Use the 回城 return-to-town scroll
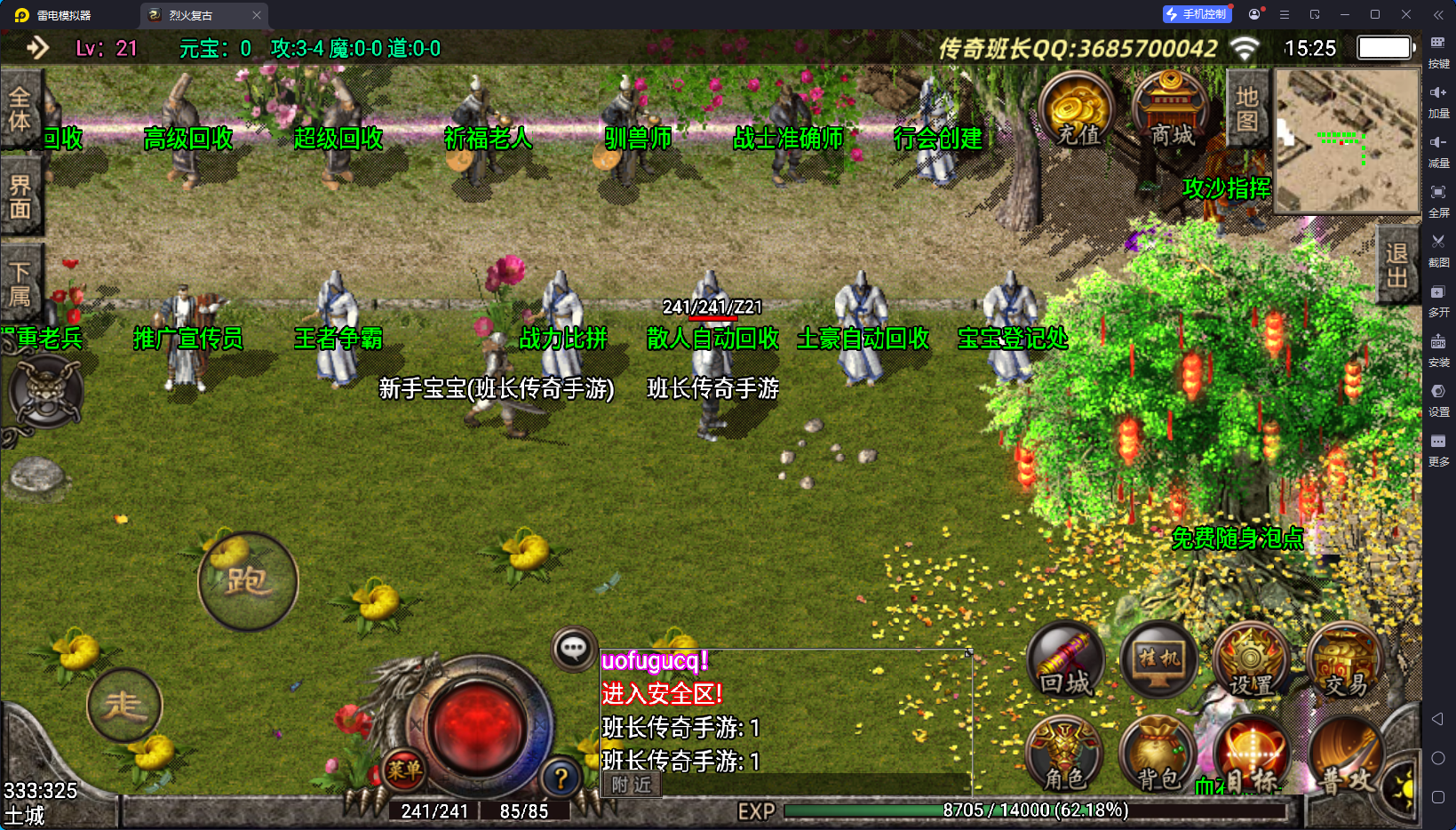1456x830 pixels. click(1066, 661)
